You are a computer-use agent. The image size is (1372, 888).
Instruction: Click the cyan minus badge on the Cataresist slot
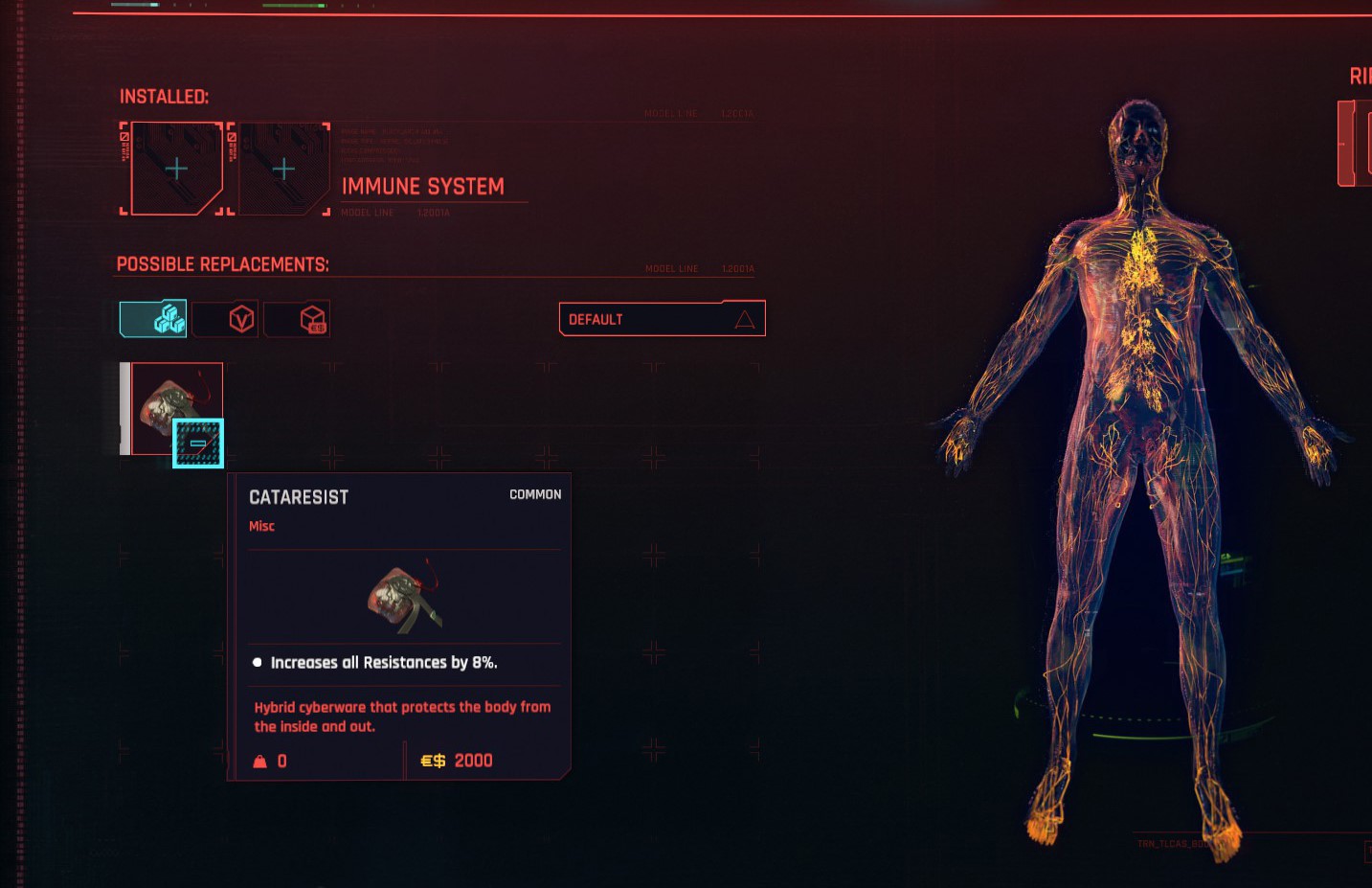(198, 443)
